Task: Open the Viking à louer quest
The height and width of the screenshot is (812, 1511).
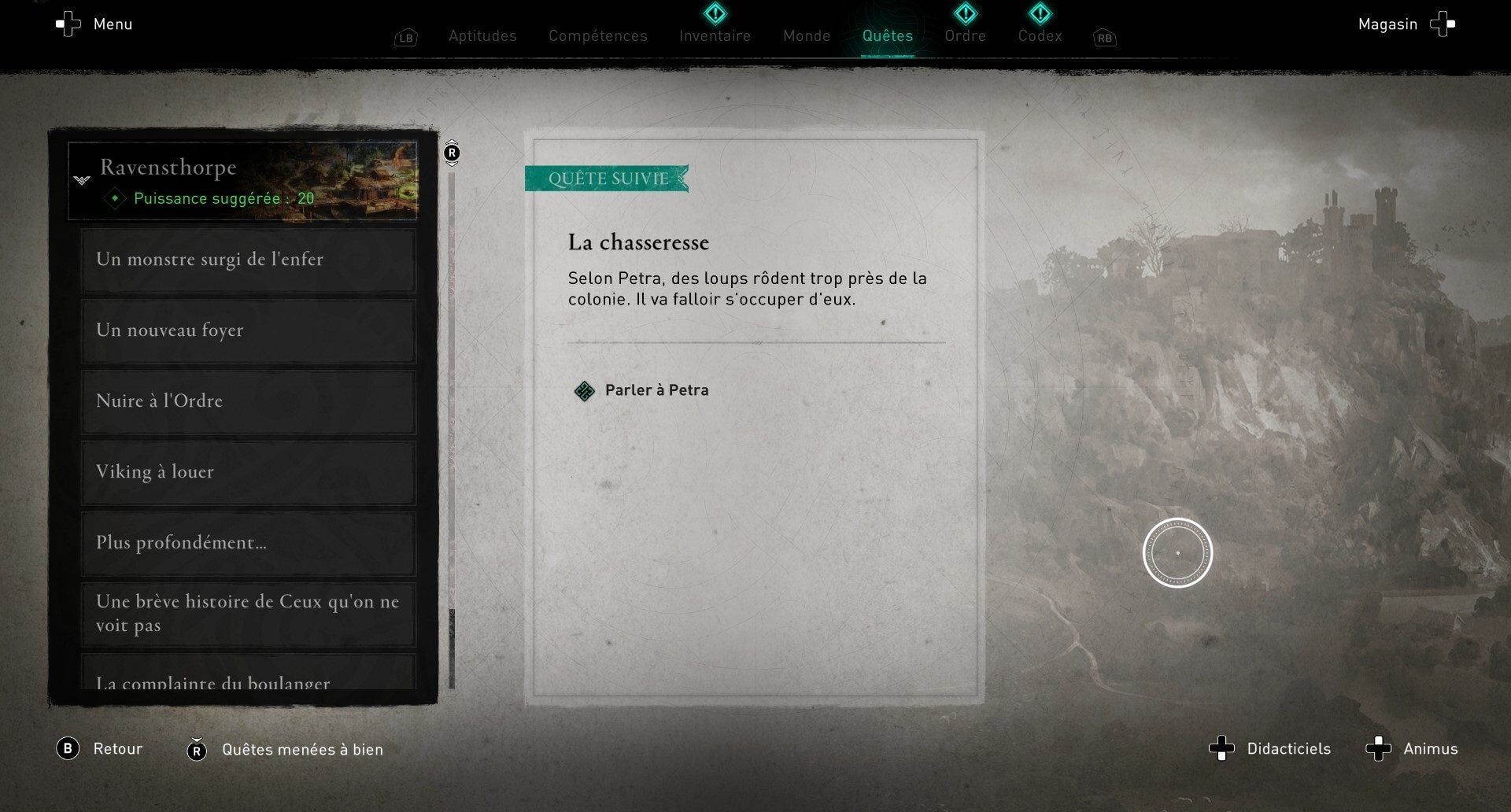Action: click(x=249, y=472)
